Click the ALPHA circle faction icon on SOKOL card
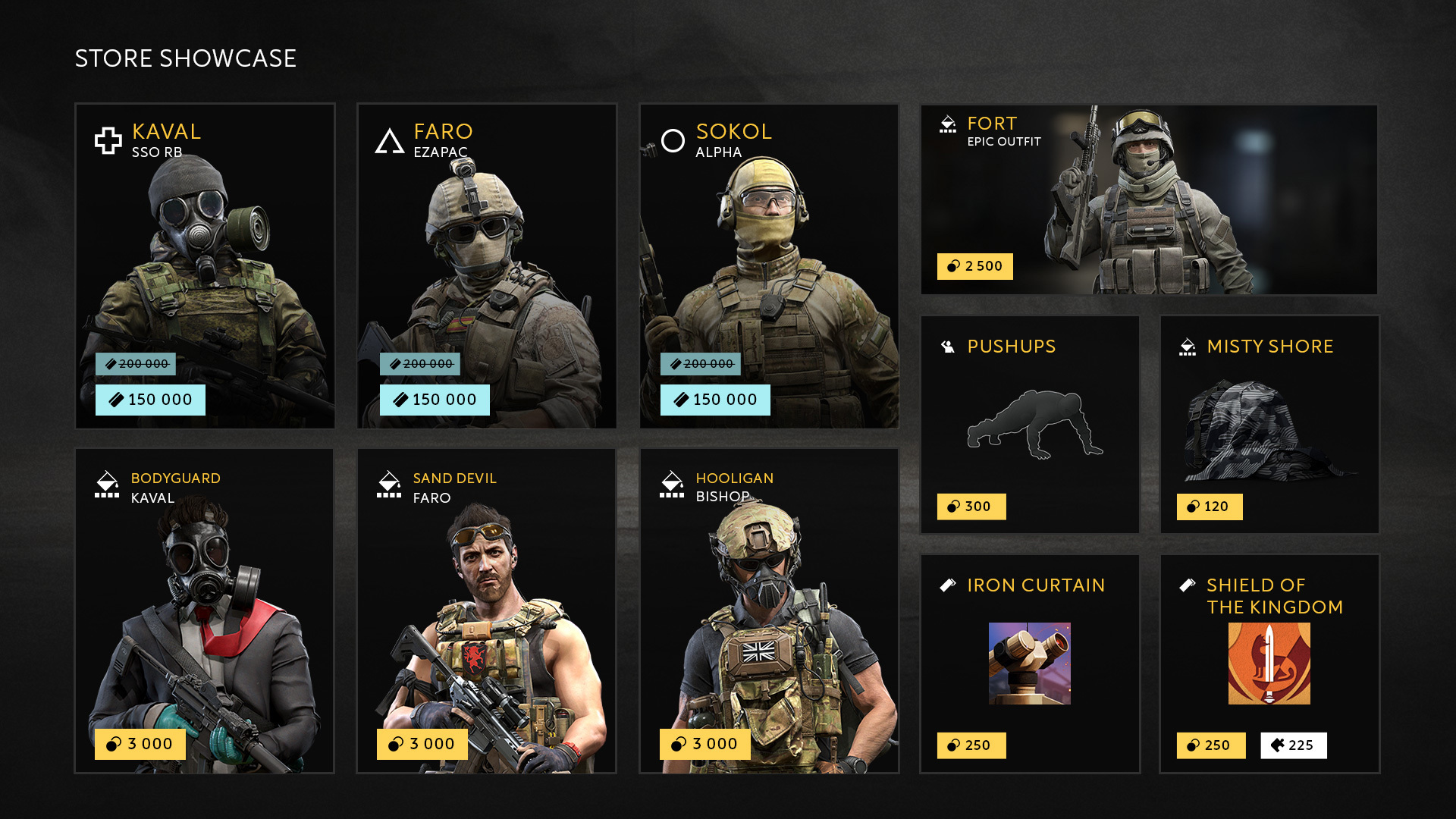1456x819 pixels. [673, 141]
